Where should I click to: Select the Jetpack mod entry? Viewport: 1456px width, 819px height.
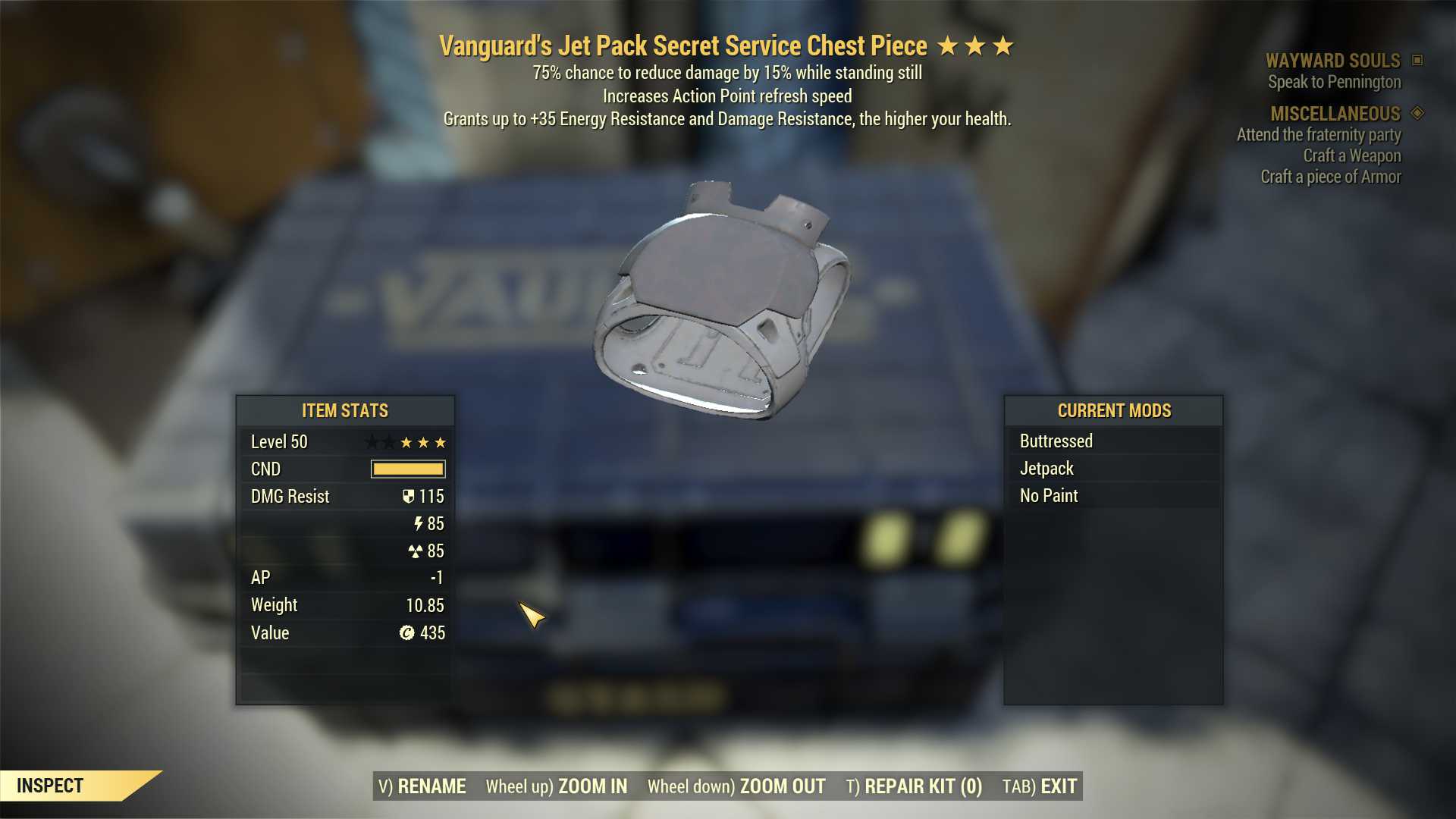1046,469
